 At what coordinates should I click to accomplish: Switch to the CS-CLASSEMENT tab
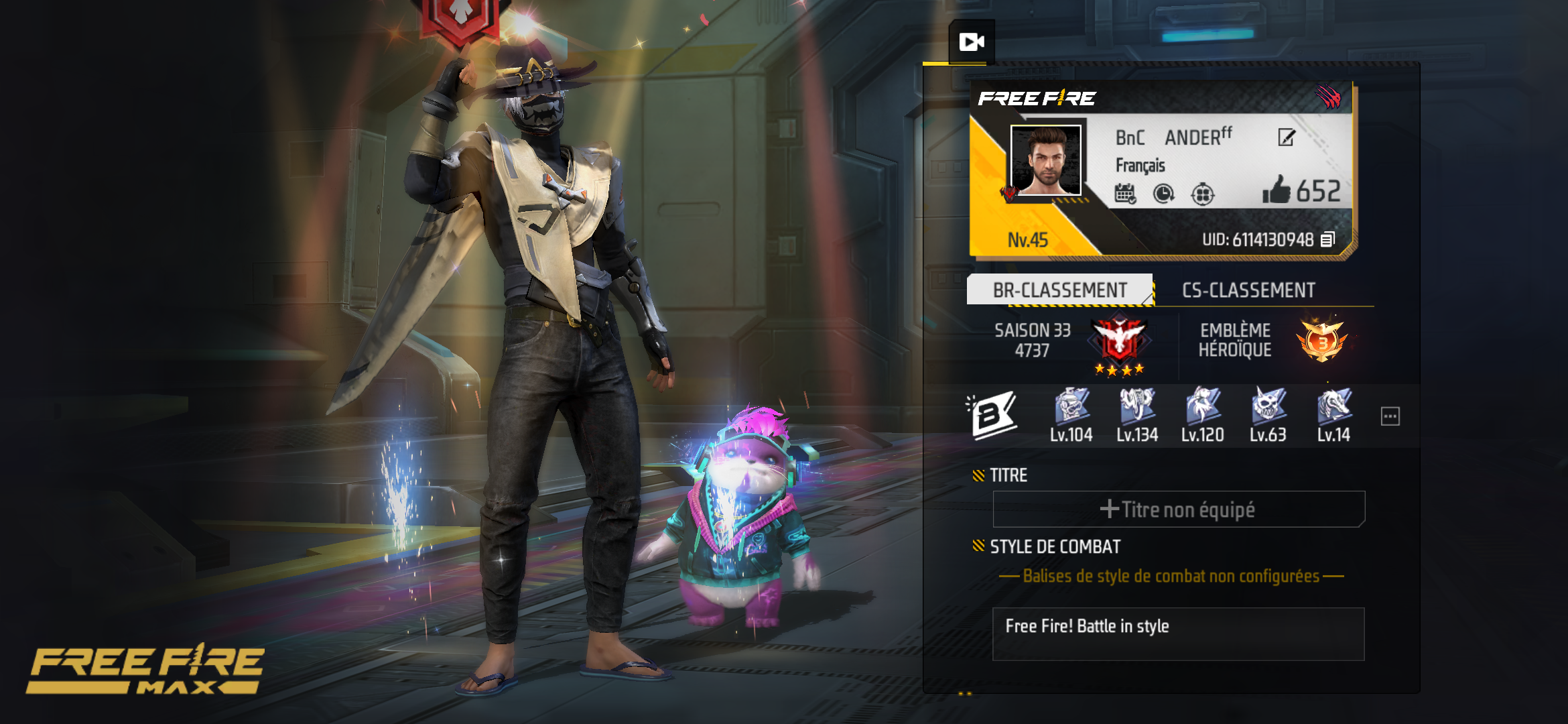click(1248, 290)
